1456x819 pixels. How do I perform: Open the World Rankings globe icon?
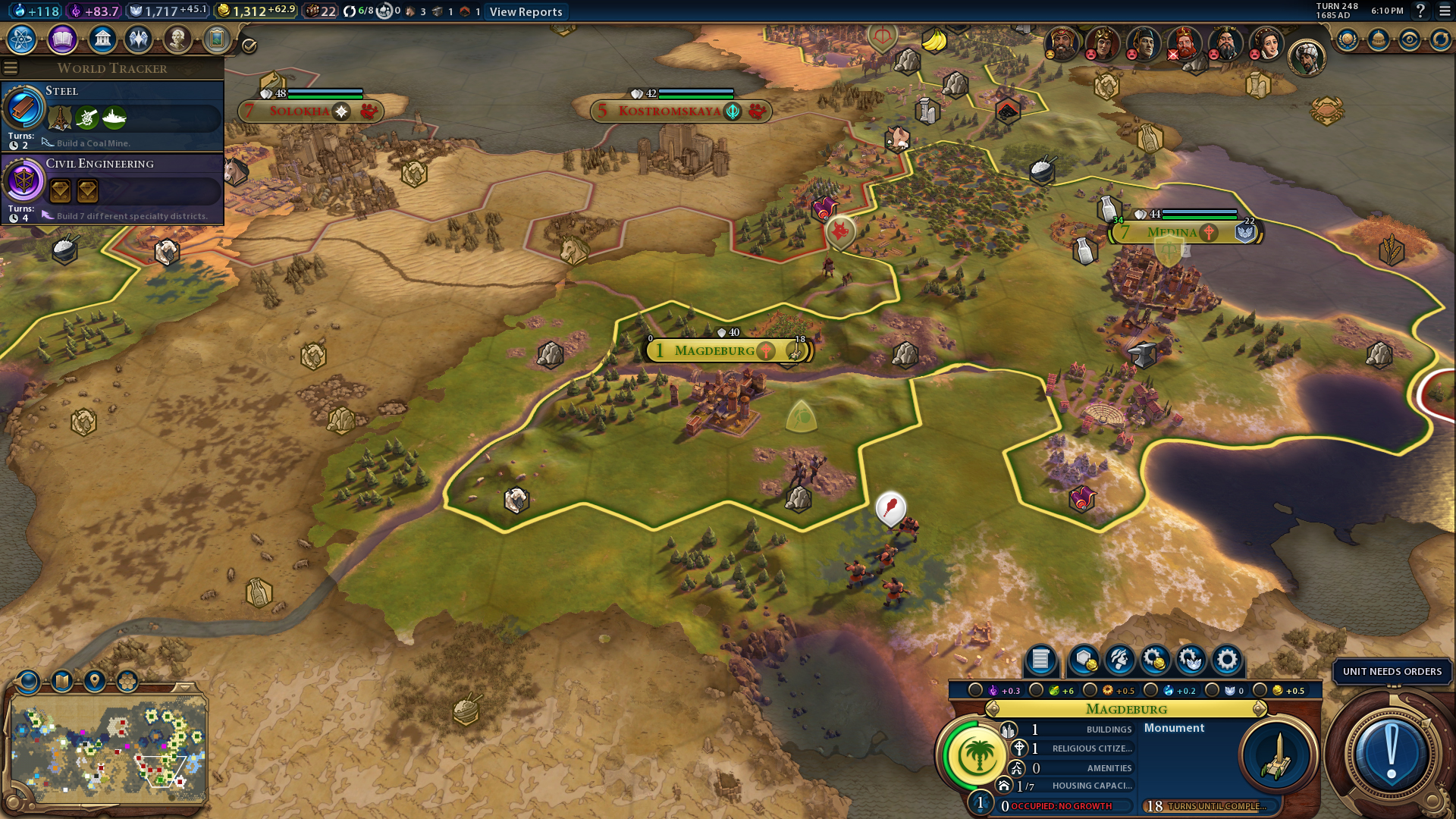tap(1347, 39)
